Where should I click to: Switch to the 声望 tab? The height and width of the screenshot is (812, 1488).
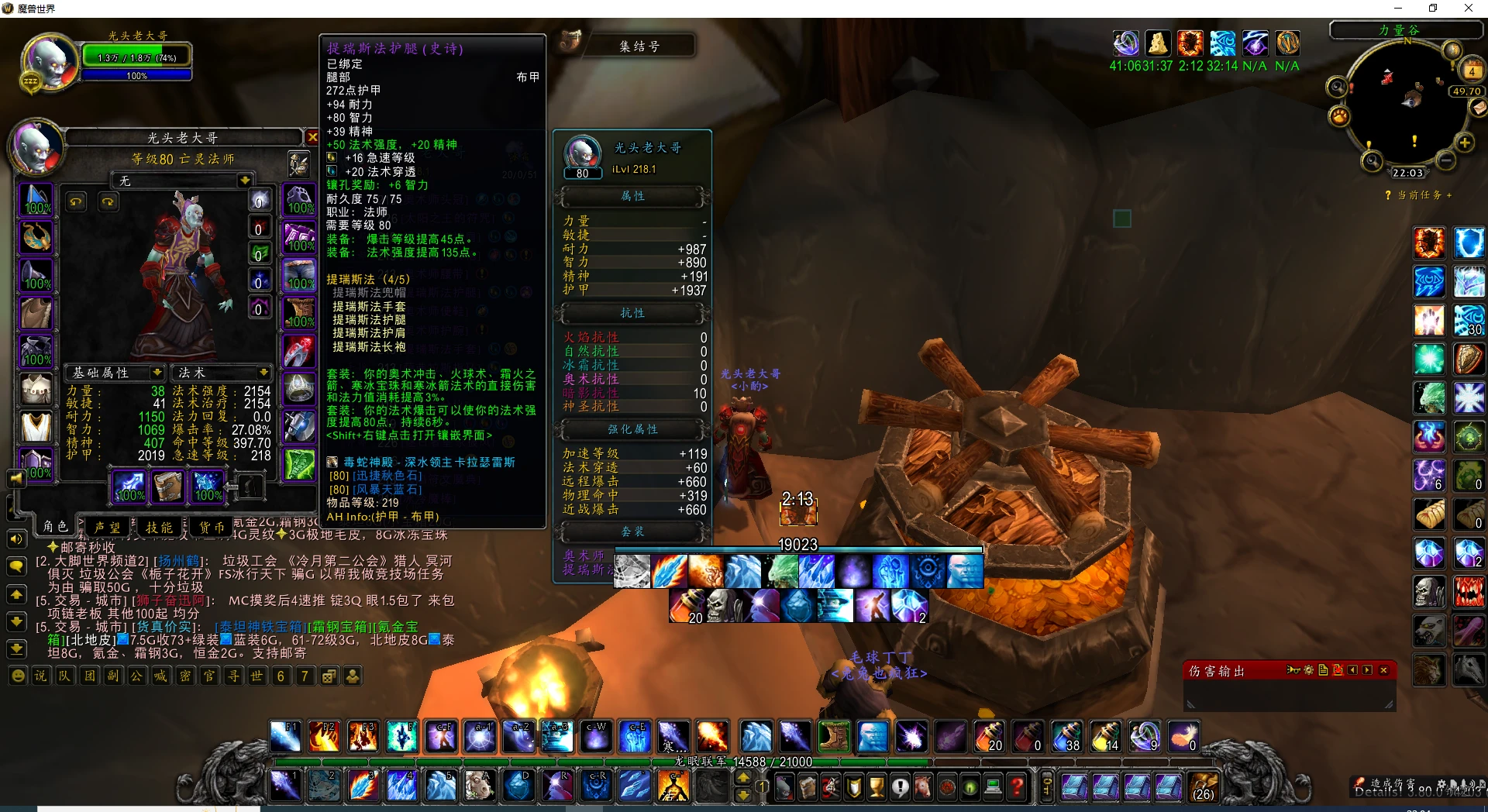107,527
